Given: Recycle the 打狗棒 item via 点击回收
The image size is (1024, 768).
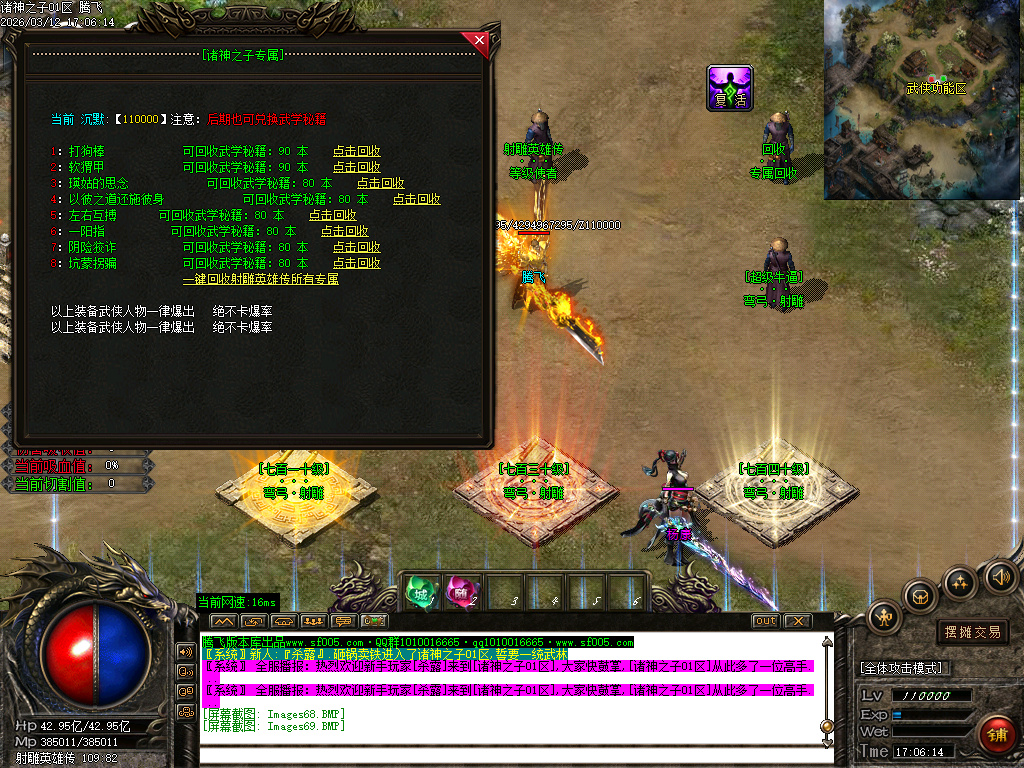Looking at the screenshot, I should (357, 151).
